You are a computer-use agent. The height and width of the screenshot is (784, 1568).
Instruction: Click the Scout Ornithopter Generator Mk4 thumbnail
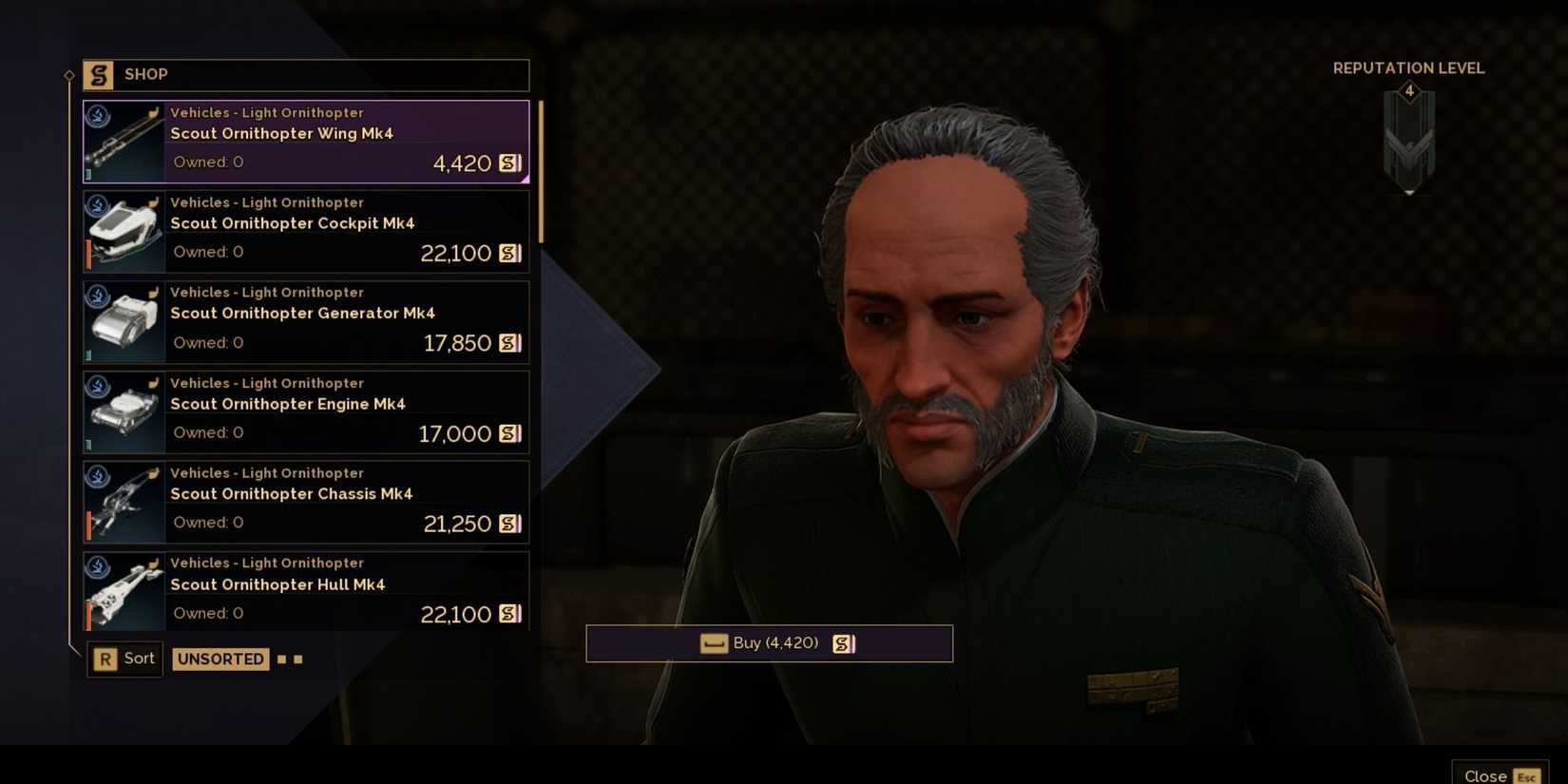[123, 321]
